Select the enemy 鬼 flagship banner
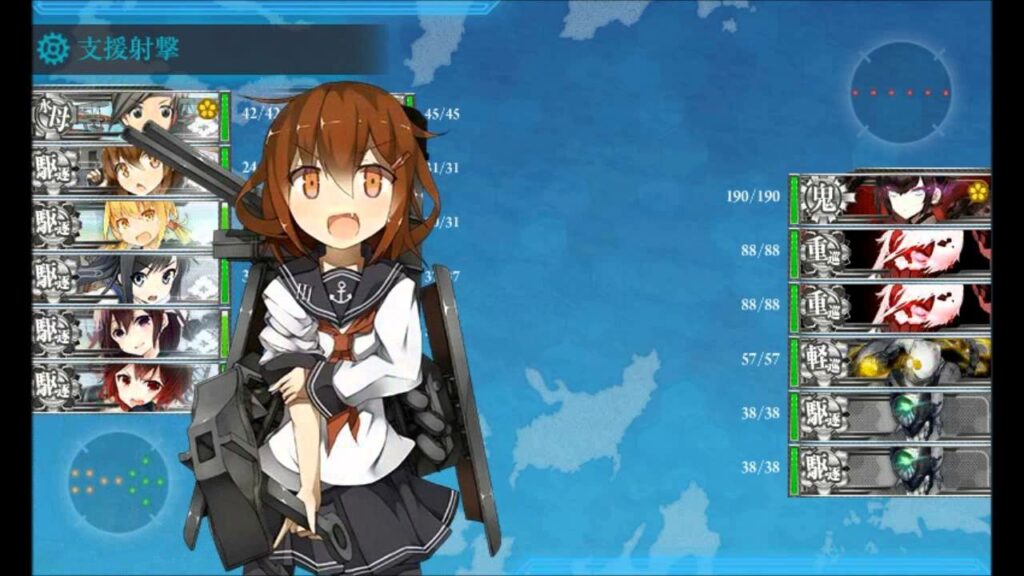Image resolution: width=1024 pixels, height=576 pixels. (x=890, y=197)
